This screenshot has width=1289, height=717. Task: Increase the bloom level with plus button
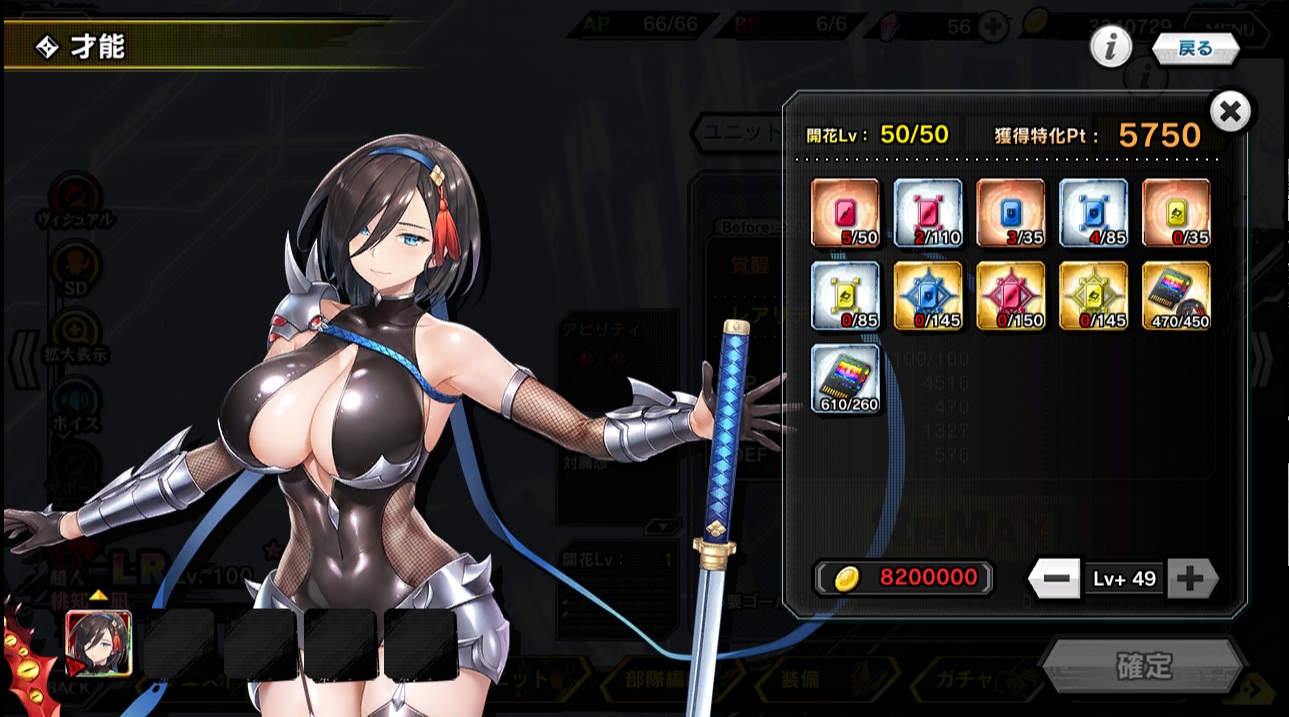(x=1190, y=579)
